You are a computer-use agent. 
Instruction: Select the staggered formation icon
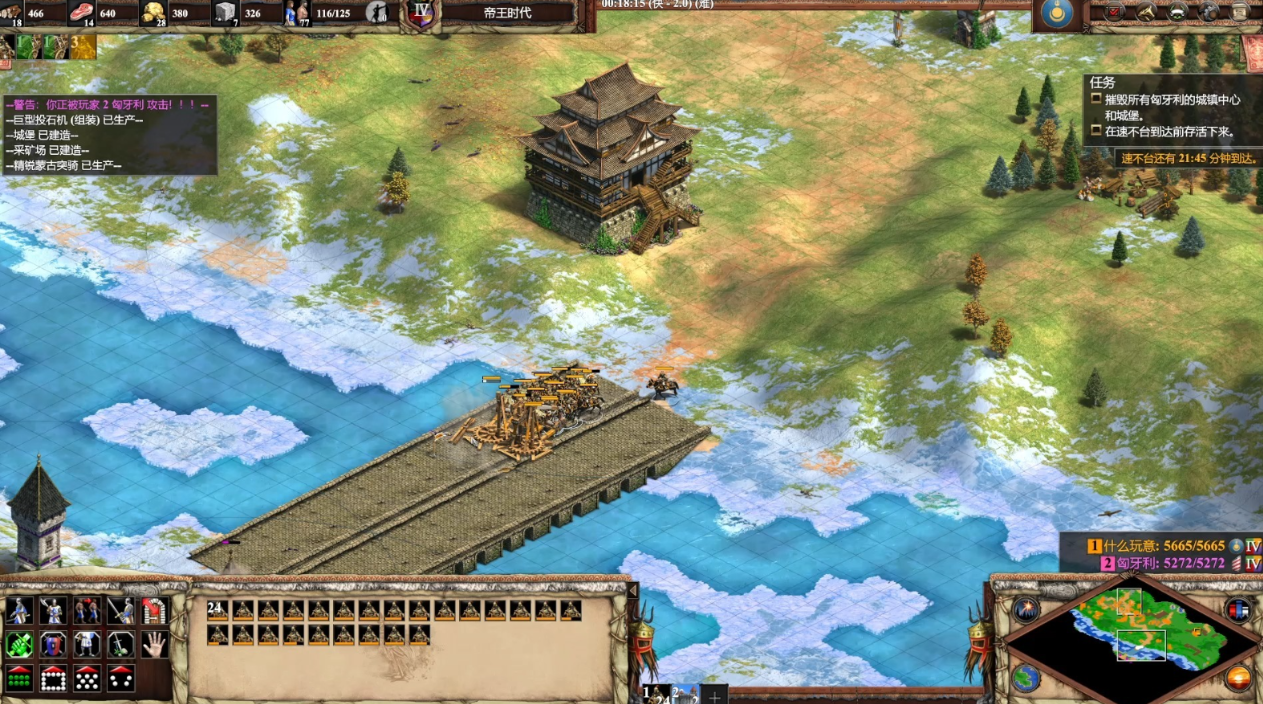[x=87, y=678]
